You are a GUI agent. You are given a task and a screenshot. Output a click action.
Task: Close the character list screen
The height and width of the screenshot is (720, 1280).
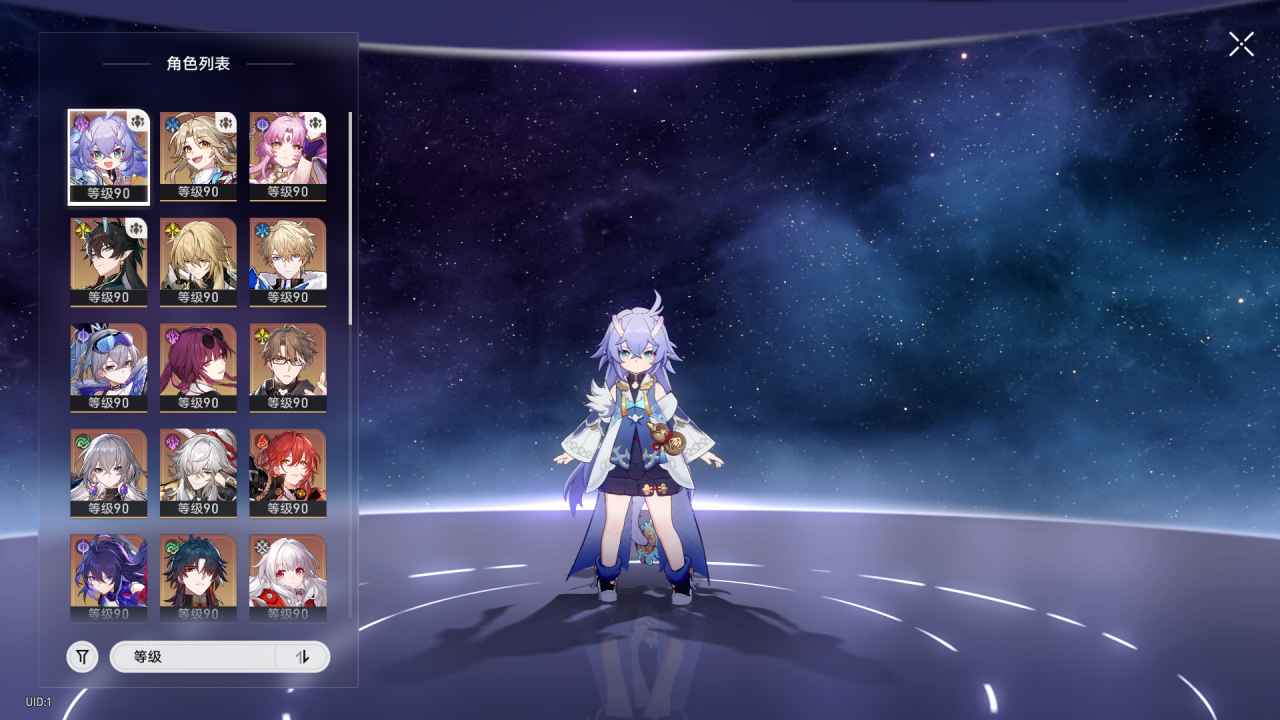point(1240,44)
